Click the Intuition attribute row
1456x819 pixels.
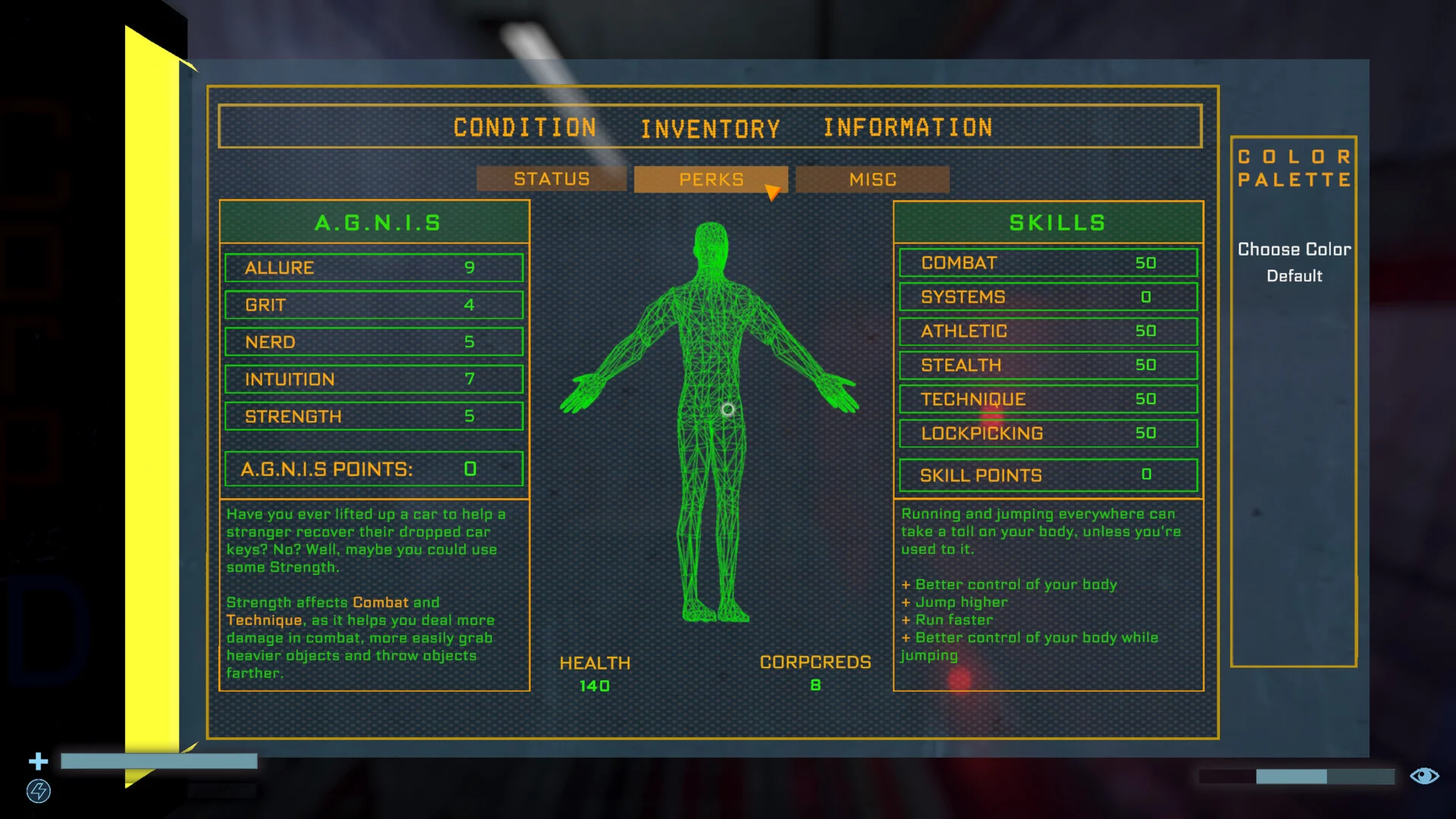[x=374, y=379]
